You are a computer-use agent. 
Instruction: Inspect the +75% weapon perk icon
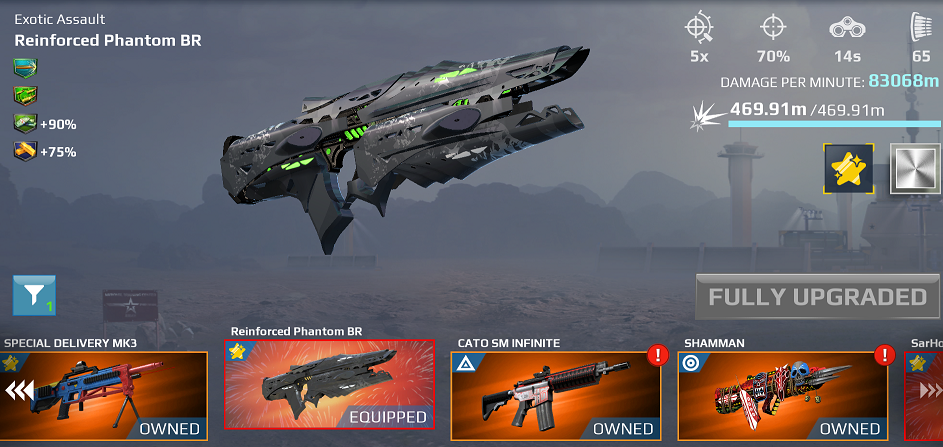25,152
